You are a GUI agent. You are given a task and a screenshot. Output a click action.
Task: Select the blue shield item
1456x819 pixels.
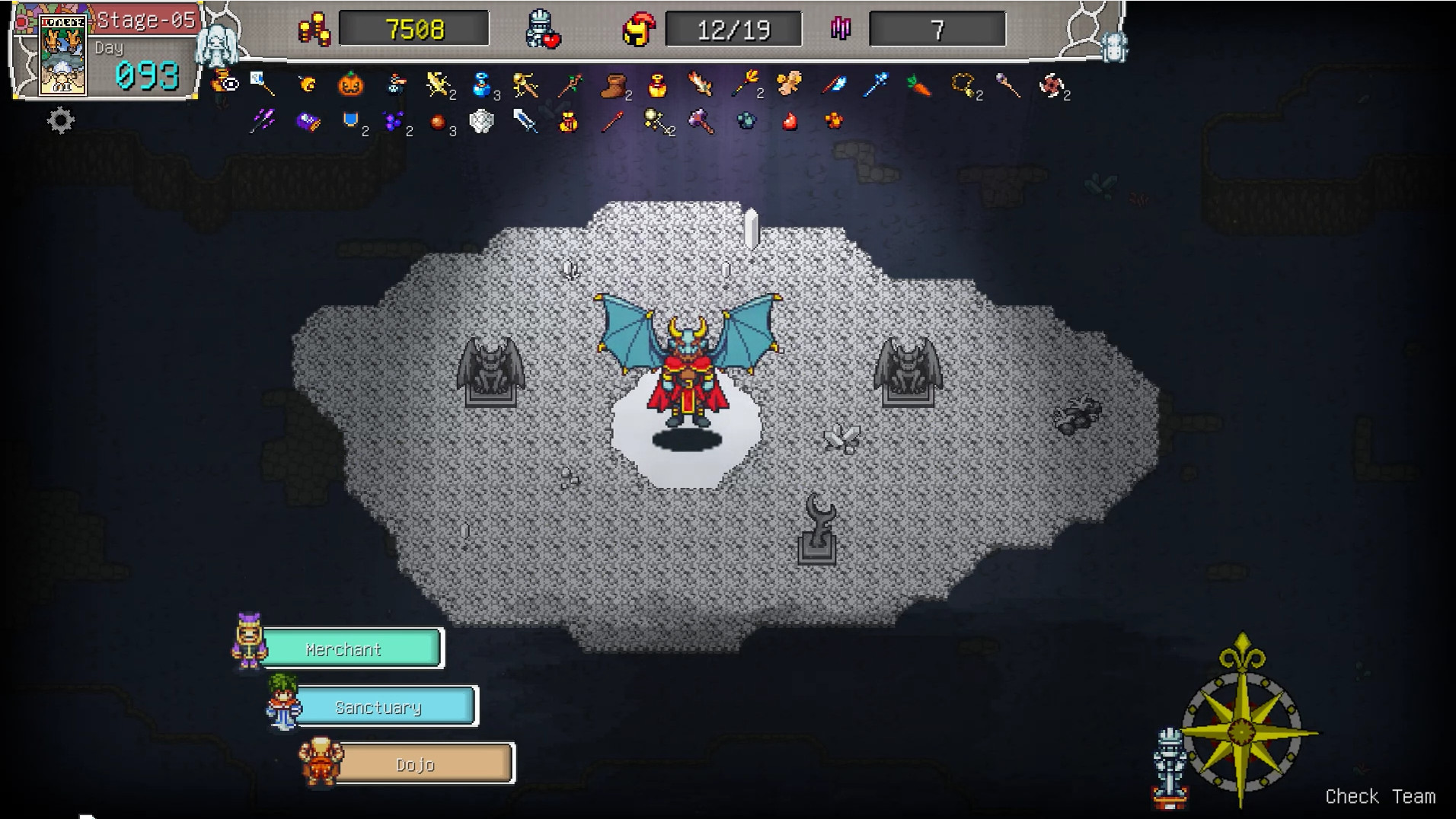coord(350,120)
